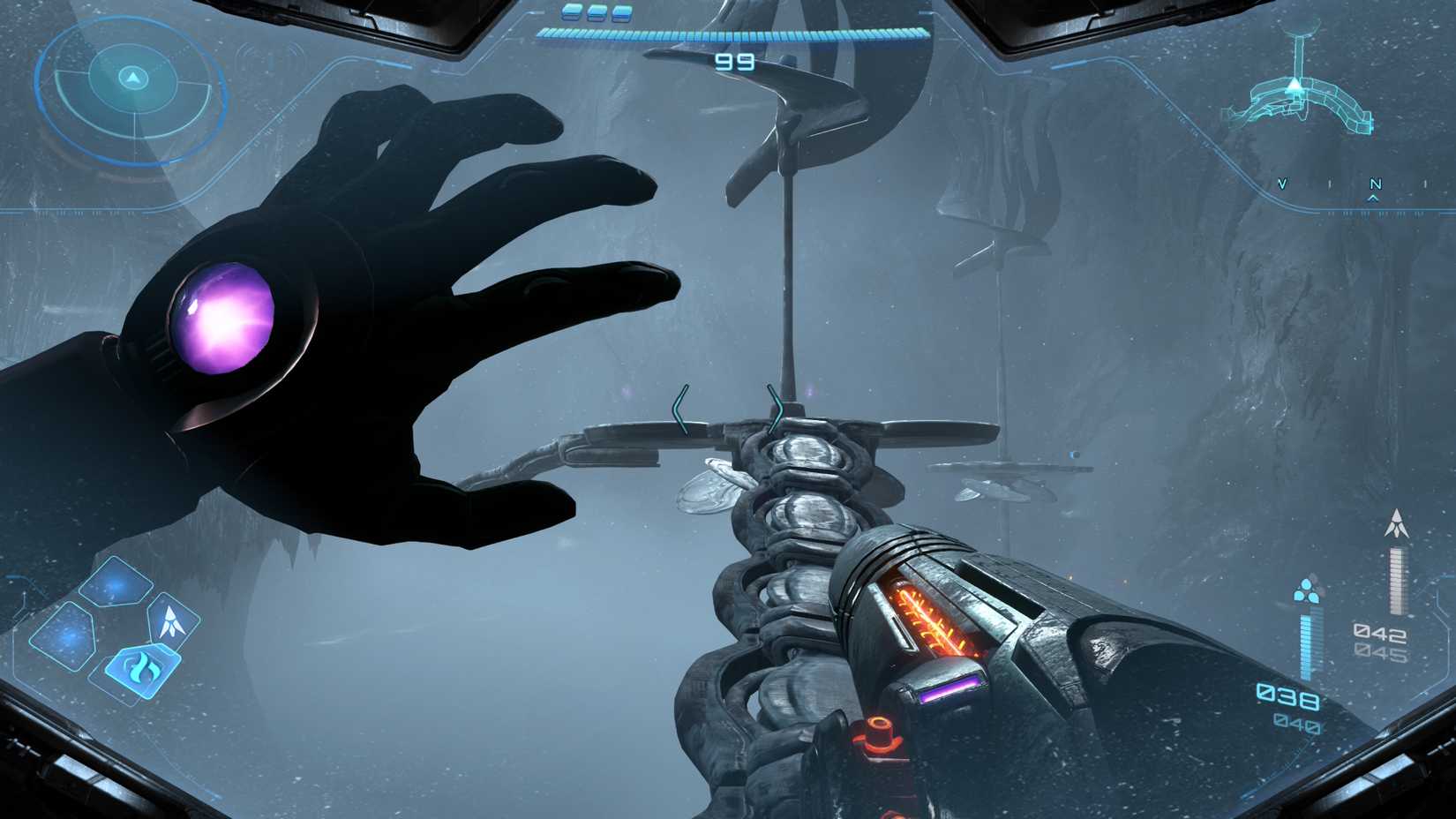Click the health bar segment below the 99 counter

tap(737, 35)
